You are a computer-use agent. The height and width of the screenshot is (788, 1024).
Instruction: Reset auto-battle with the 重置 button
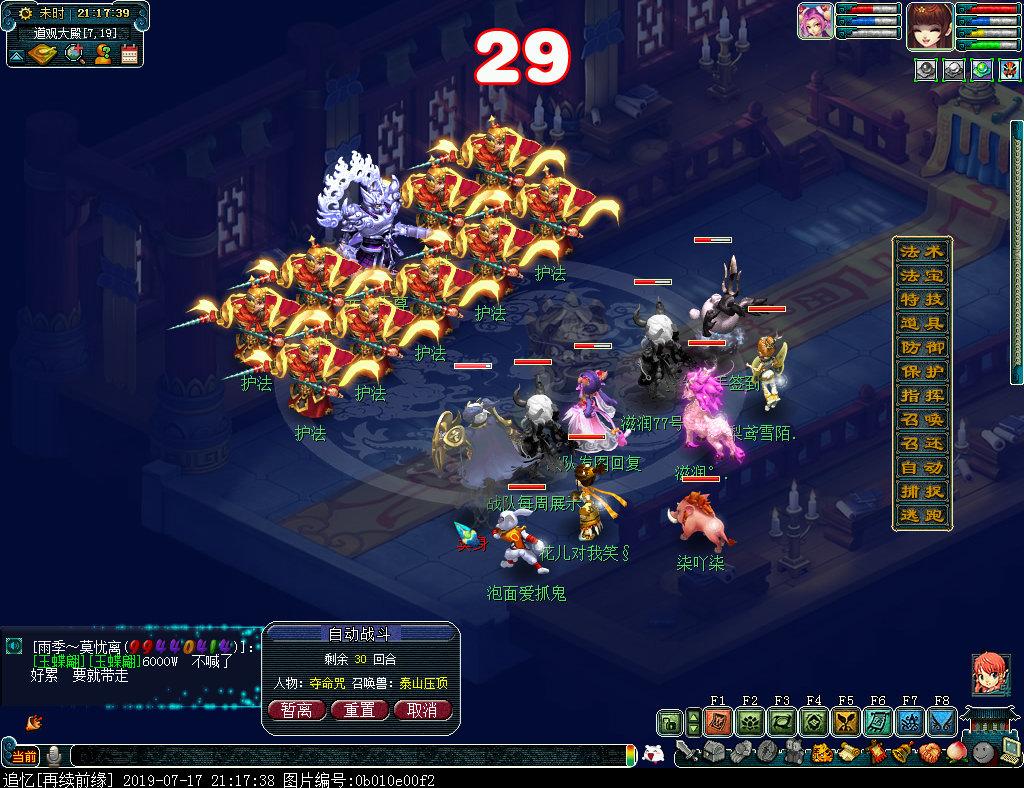click(x=359, y=710)
